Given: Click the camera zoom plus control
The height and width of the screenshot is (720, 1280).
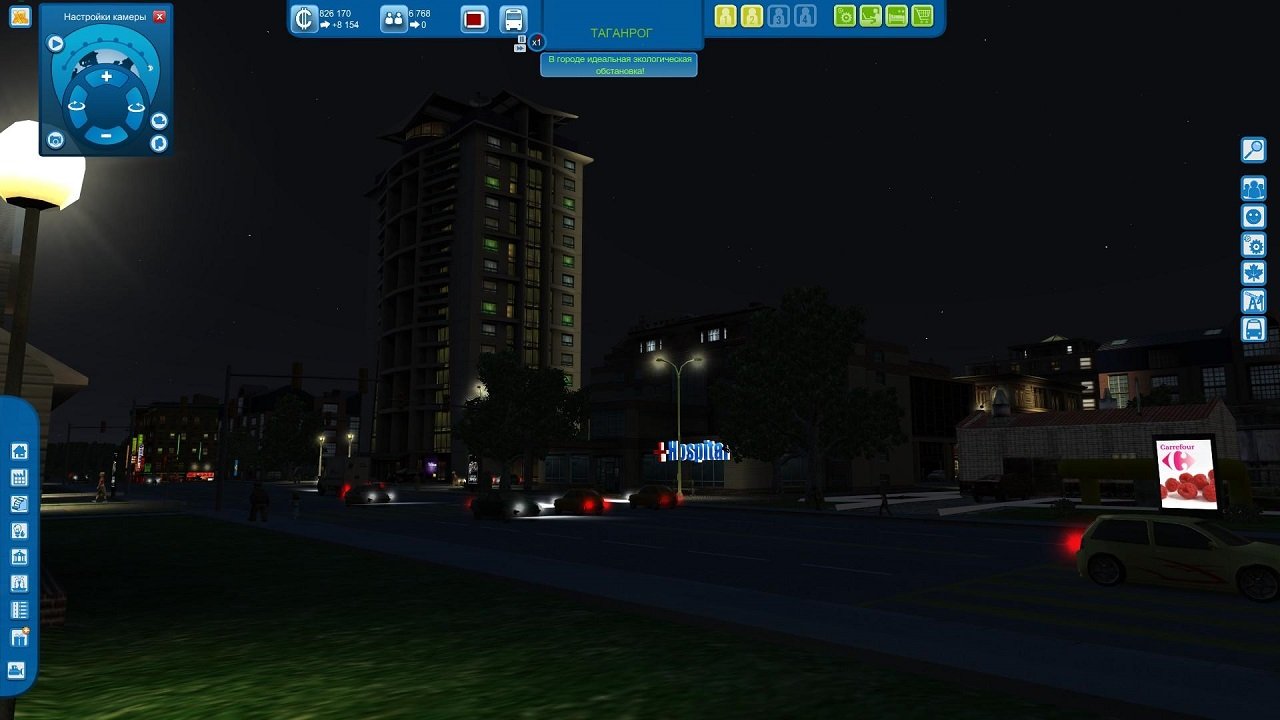Looking at the screenshot, I should [x=106, y=77].
